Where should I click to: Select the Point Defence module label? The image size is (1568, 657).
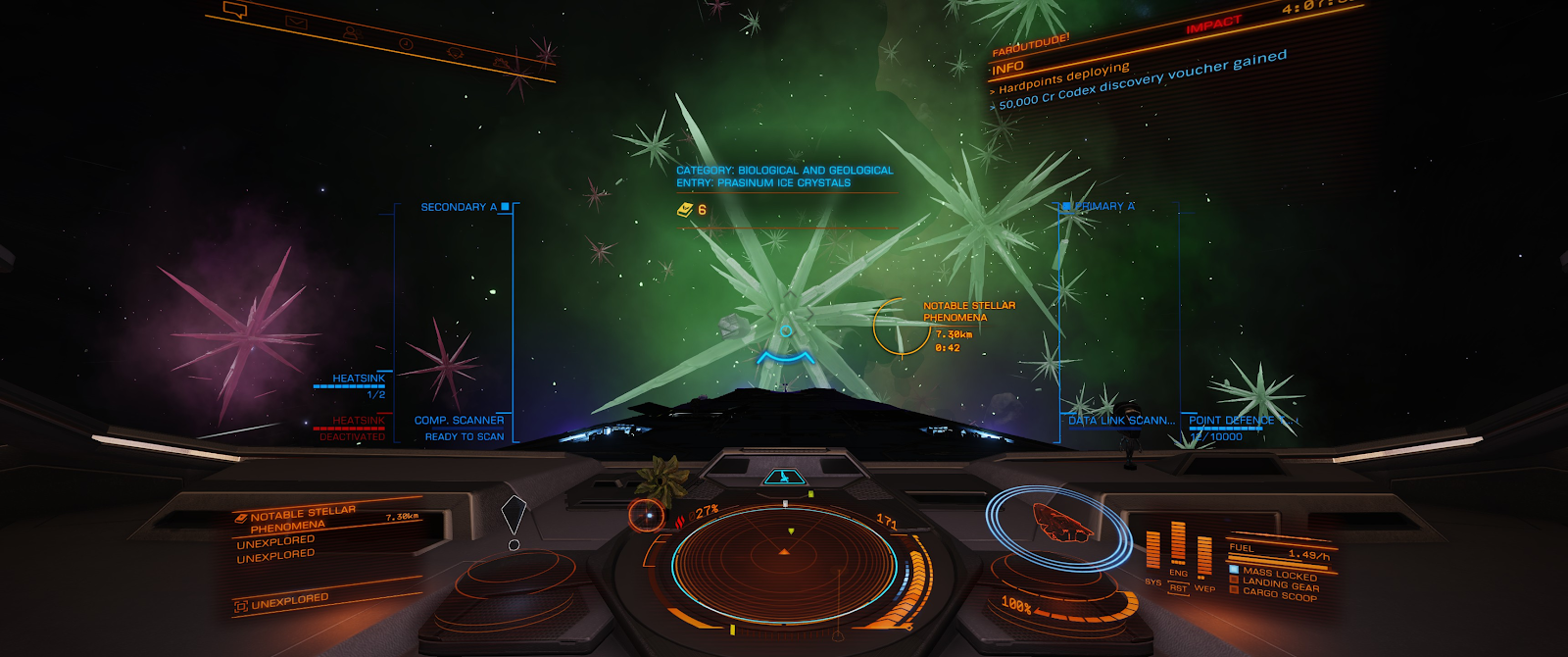pyautogui.click(x=1231, y=421)
